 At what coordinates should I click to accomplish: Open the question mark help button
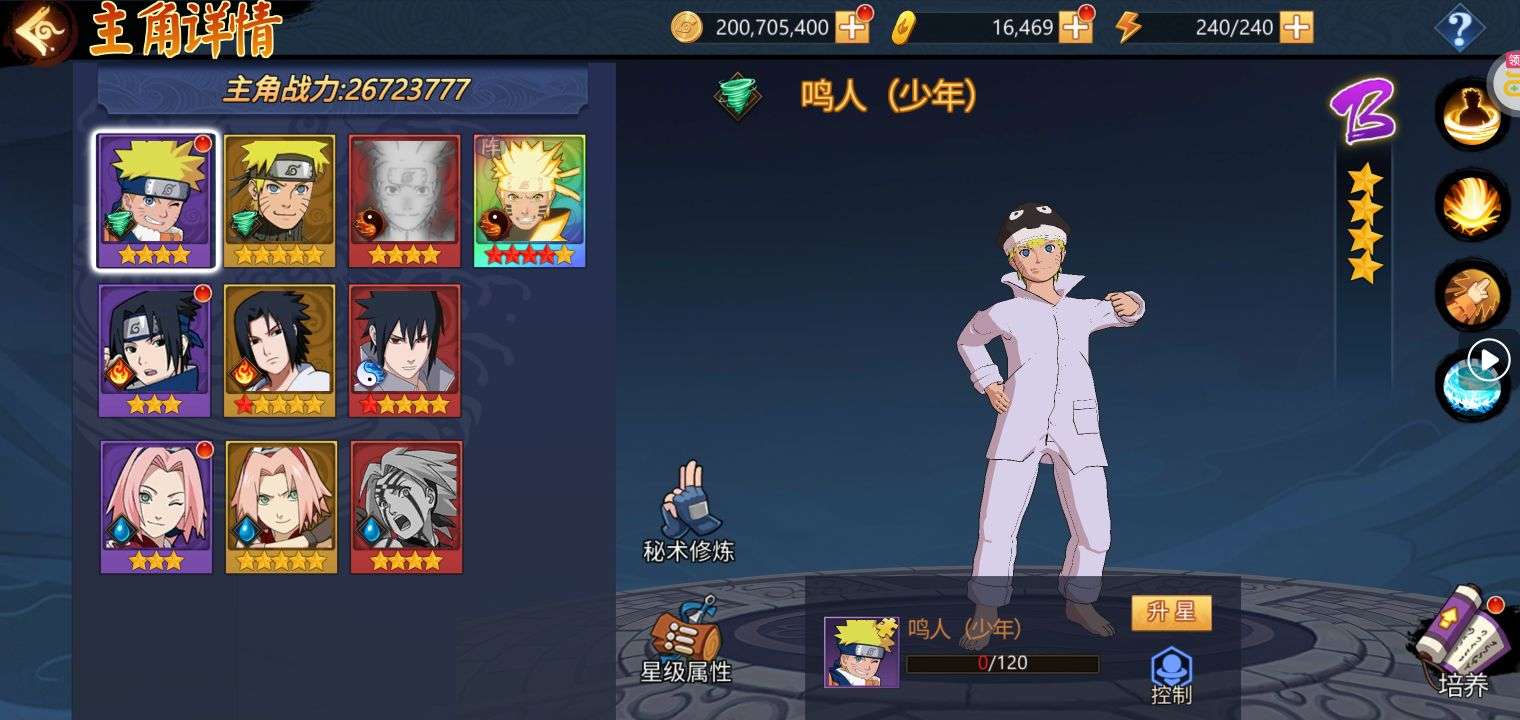pyautogui.click(x=1458, y=29)
